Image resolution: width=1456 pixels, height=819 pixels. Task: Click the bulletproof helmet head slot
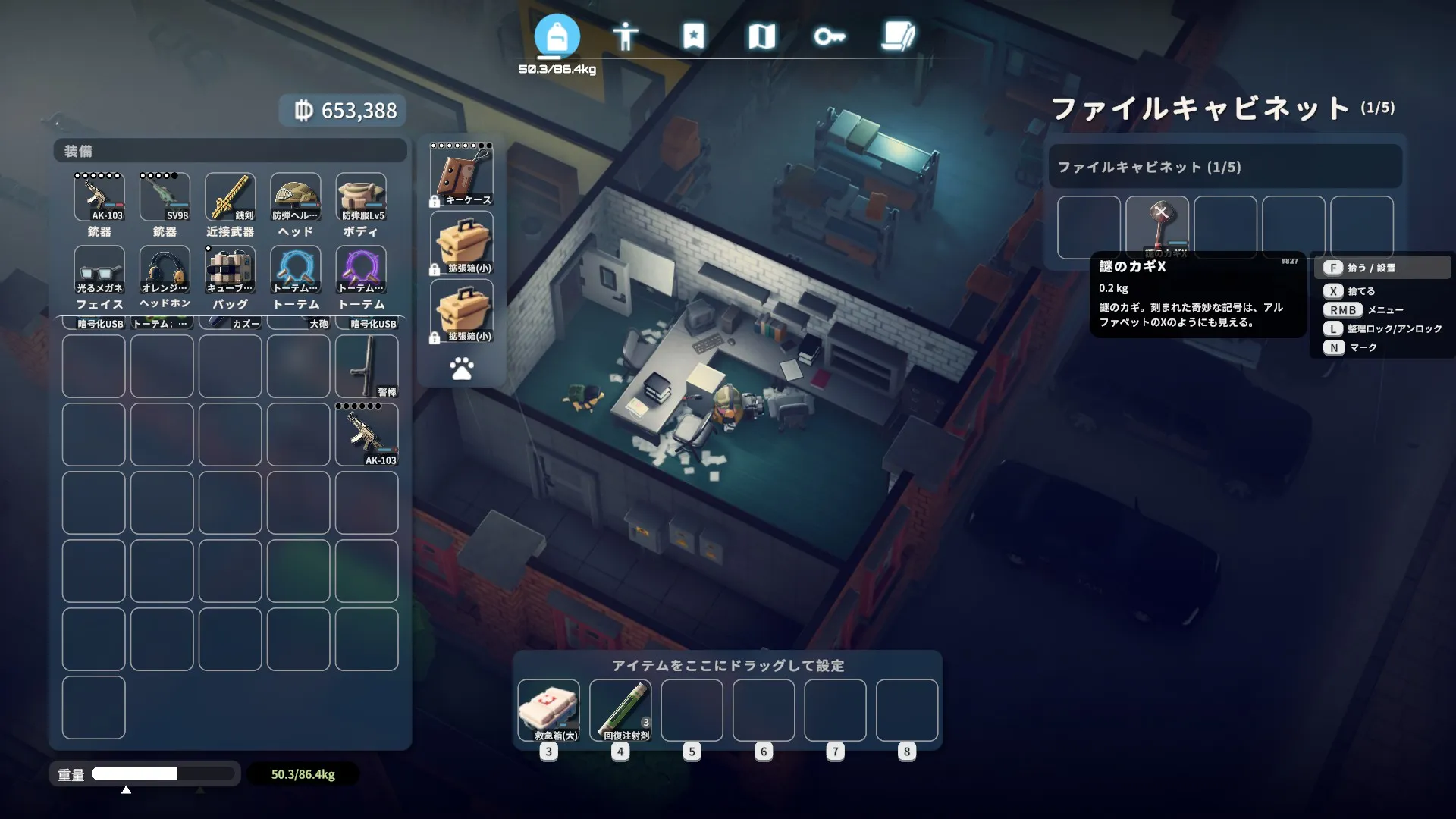coord(296,197)
